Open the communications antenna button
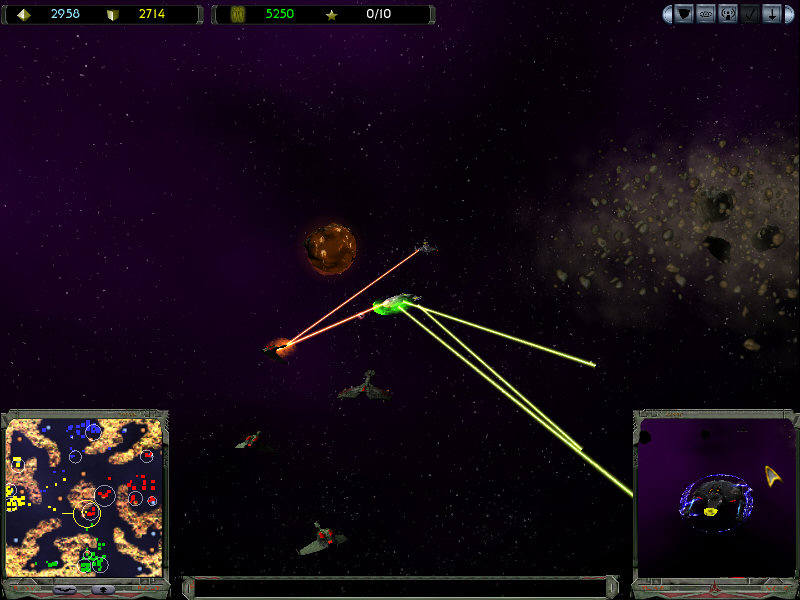Image resolution: width=800 pixels, height=600 pixels. pyautogui.click(x=728, y=14)
